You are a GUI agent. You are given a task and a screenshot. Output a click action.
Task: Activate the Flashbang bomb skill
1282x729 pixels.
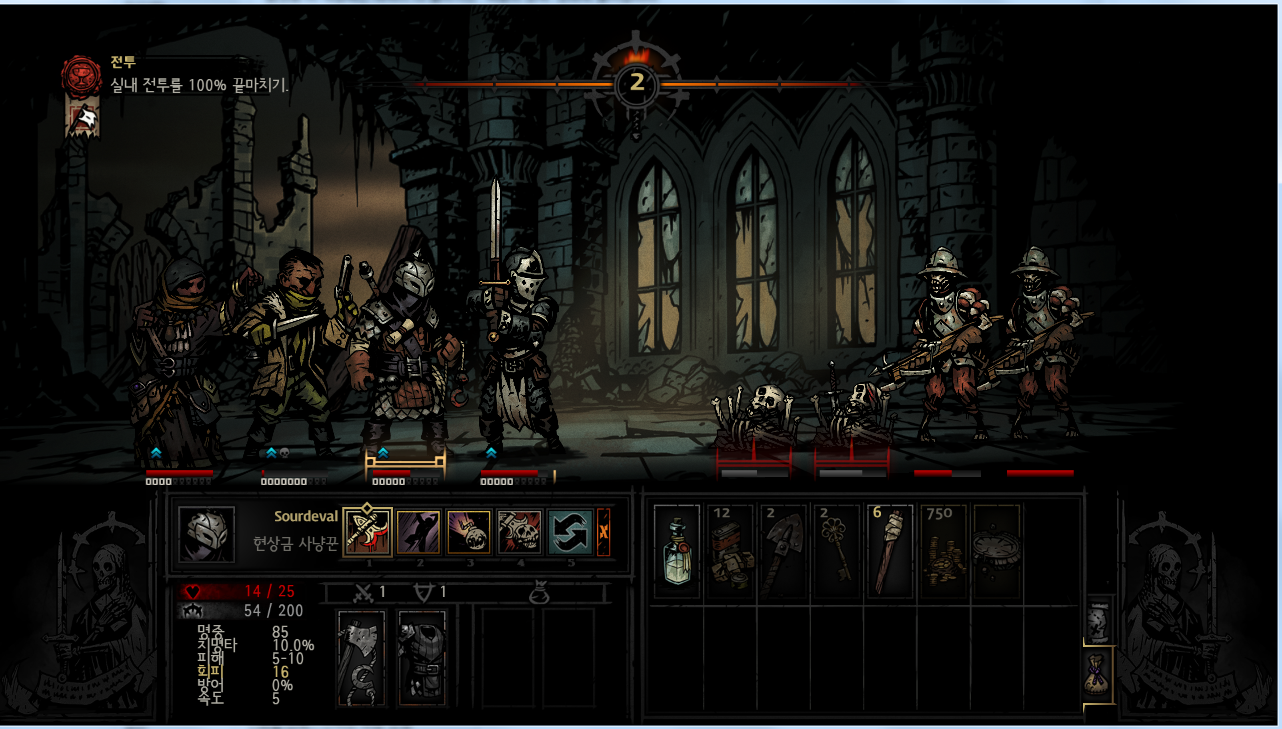(x=469, y=531)
